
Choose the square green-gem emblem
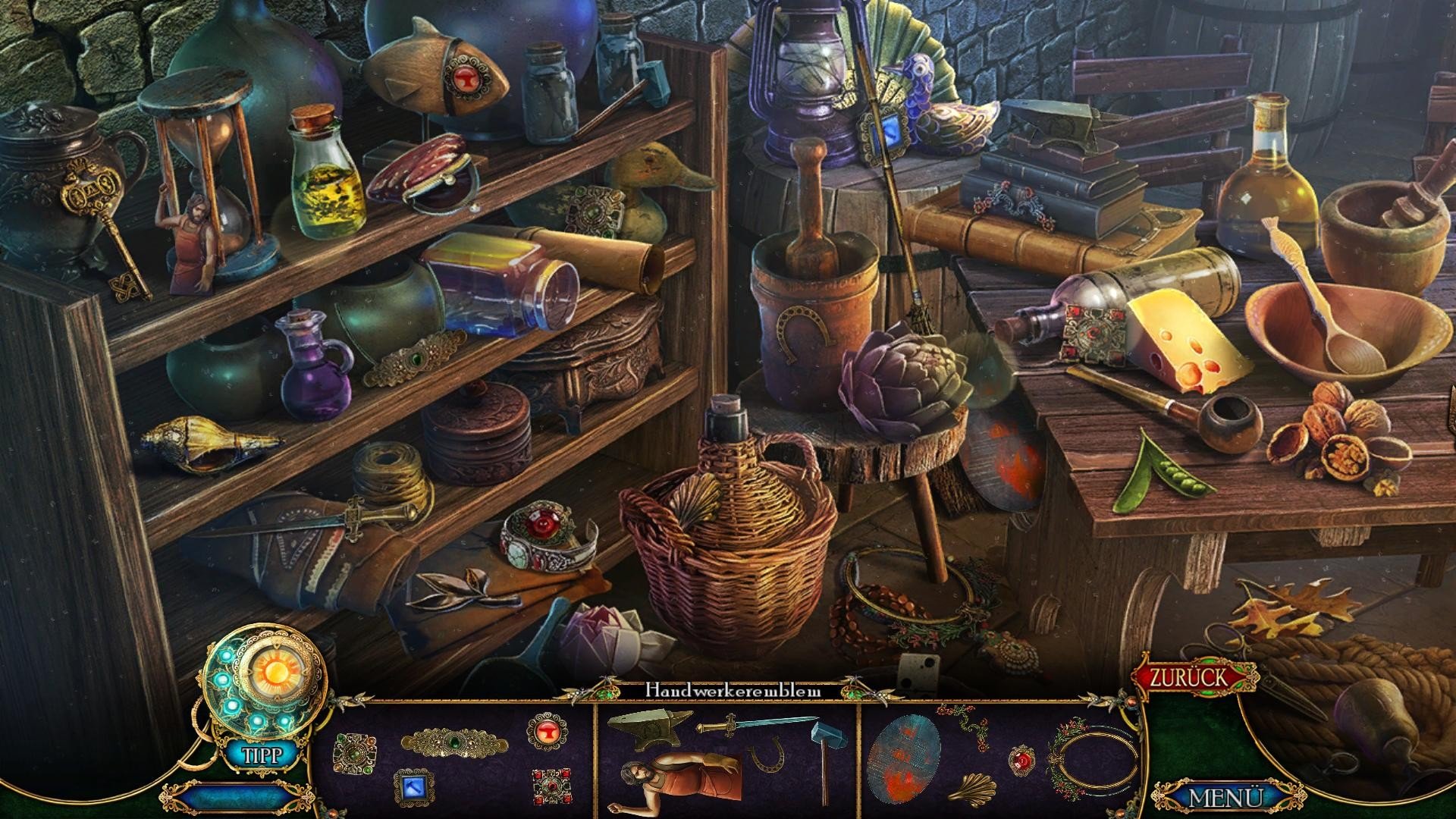pos(355,751)
